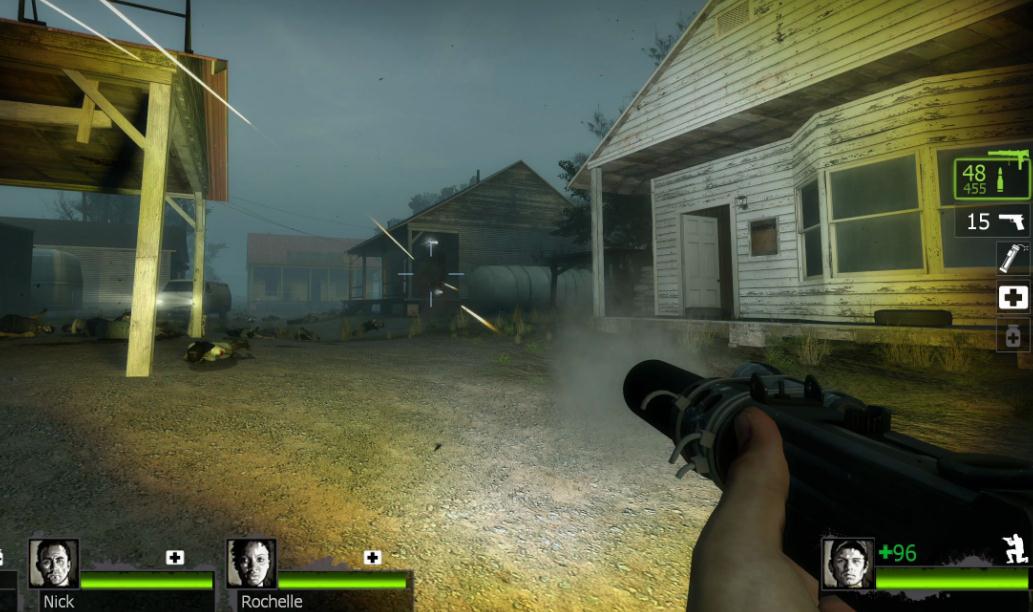Click Nick's teammate portrait
Image resolution: width=1033 pixels, height=612 pixels.
pos(53,564)
